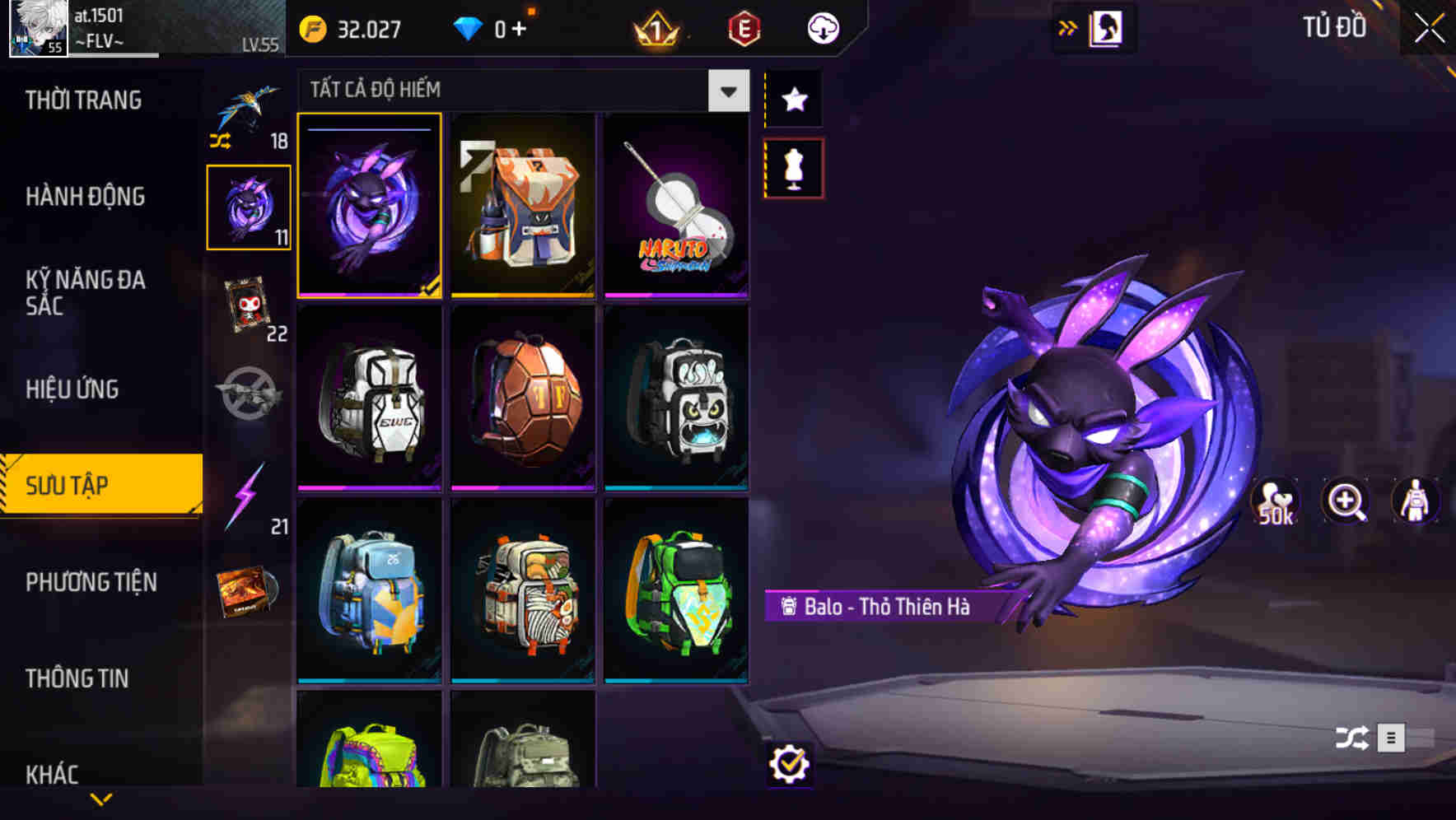The height and width of the screenshot is (820, 1456).
Task: Open the avatar frame category showing 22
Action: point(249,305)
